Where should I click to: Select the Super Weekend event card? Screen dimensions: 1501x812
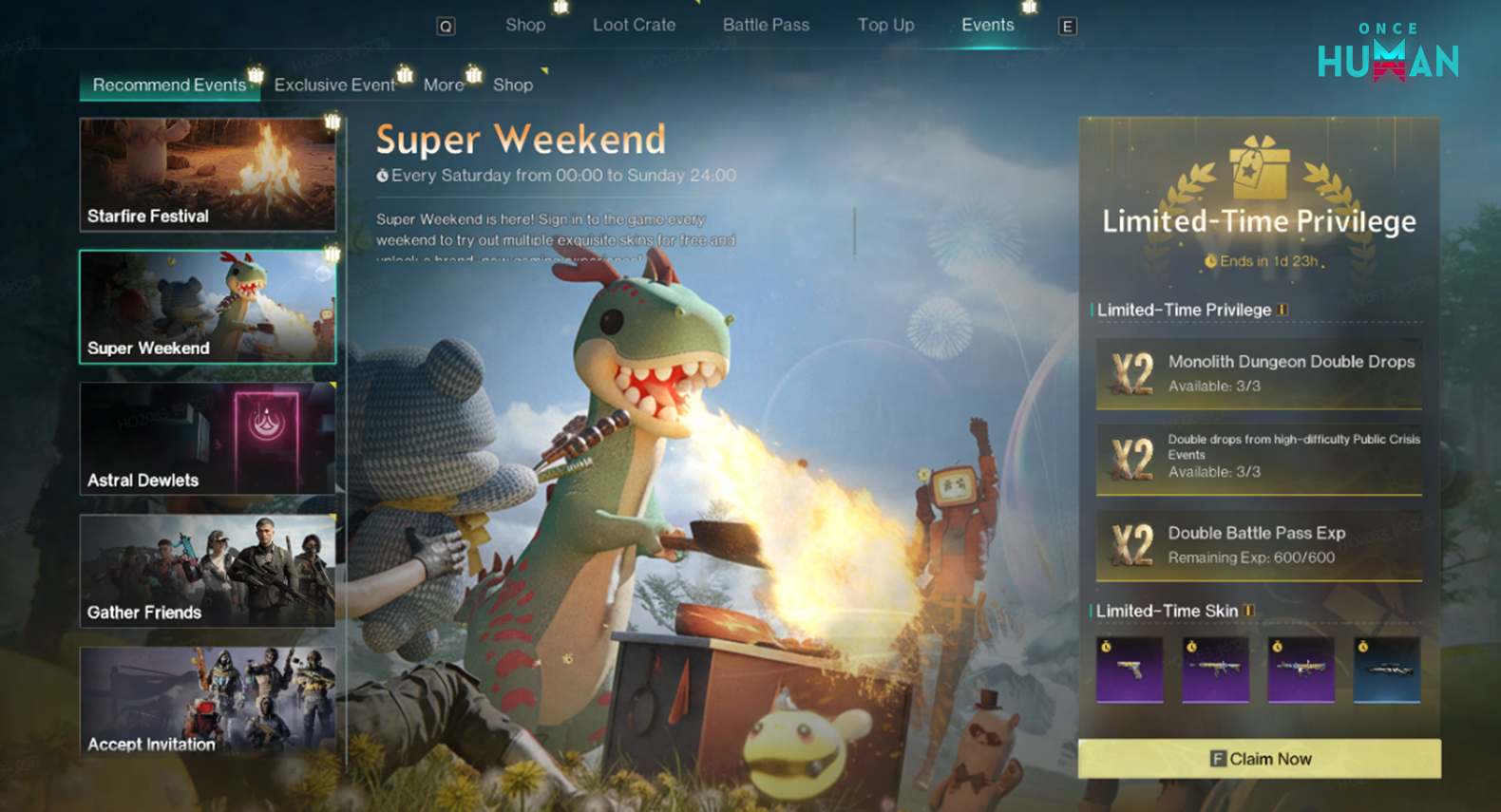(x=207, y=307)
